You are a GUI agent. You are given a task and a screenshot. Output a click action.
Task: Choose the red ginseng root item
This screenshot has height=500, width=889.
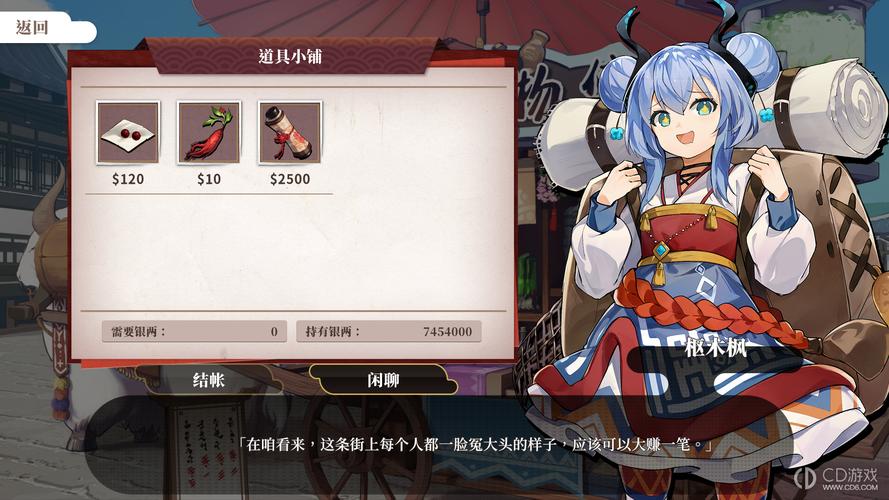pyautogui.click(x=209, y=132)
